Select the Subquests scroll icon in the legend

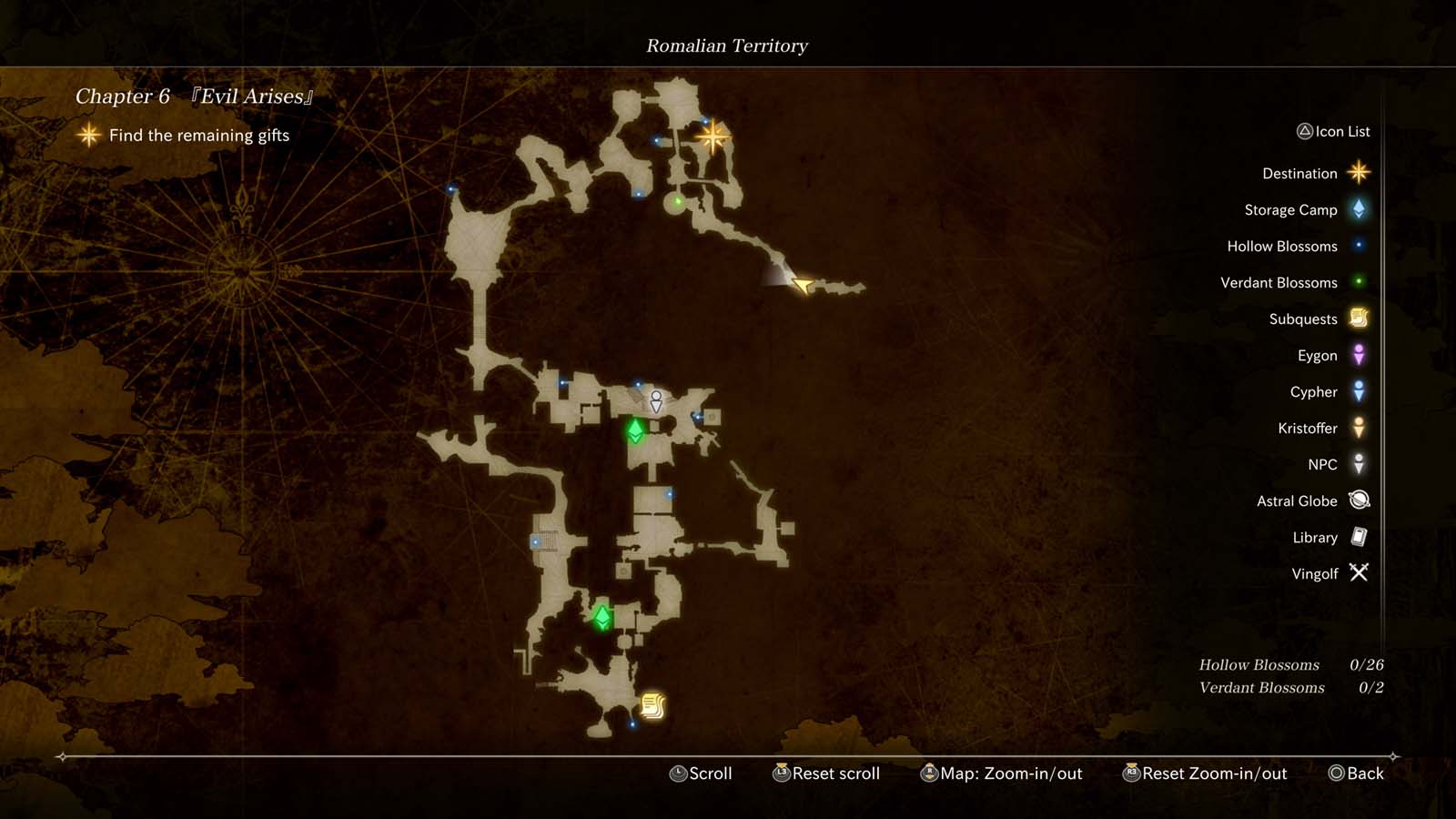click(1357, 318)
